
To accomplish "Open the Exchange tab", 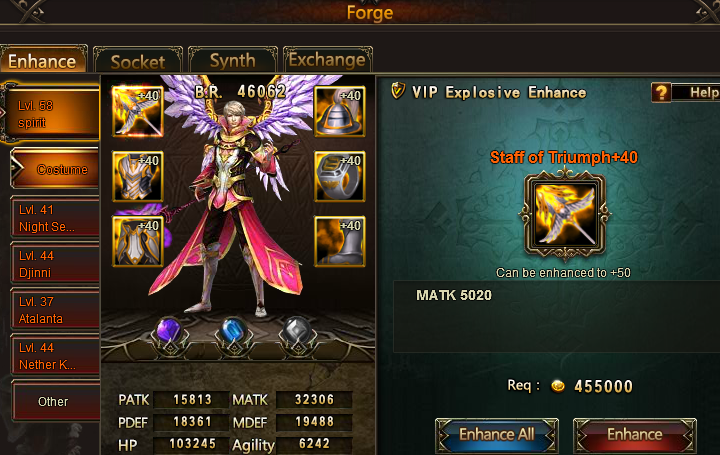I will (x=326, y=60).
